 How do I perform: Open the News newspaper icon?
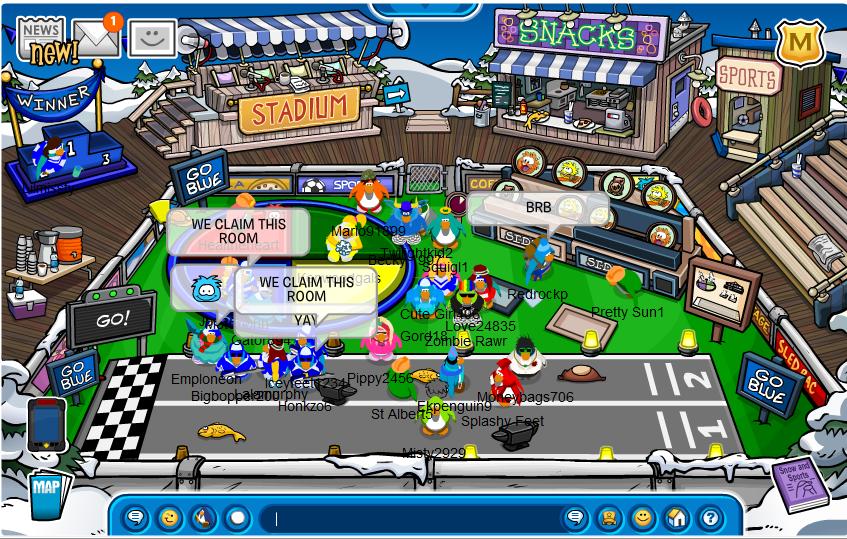40,40
